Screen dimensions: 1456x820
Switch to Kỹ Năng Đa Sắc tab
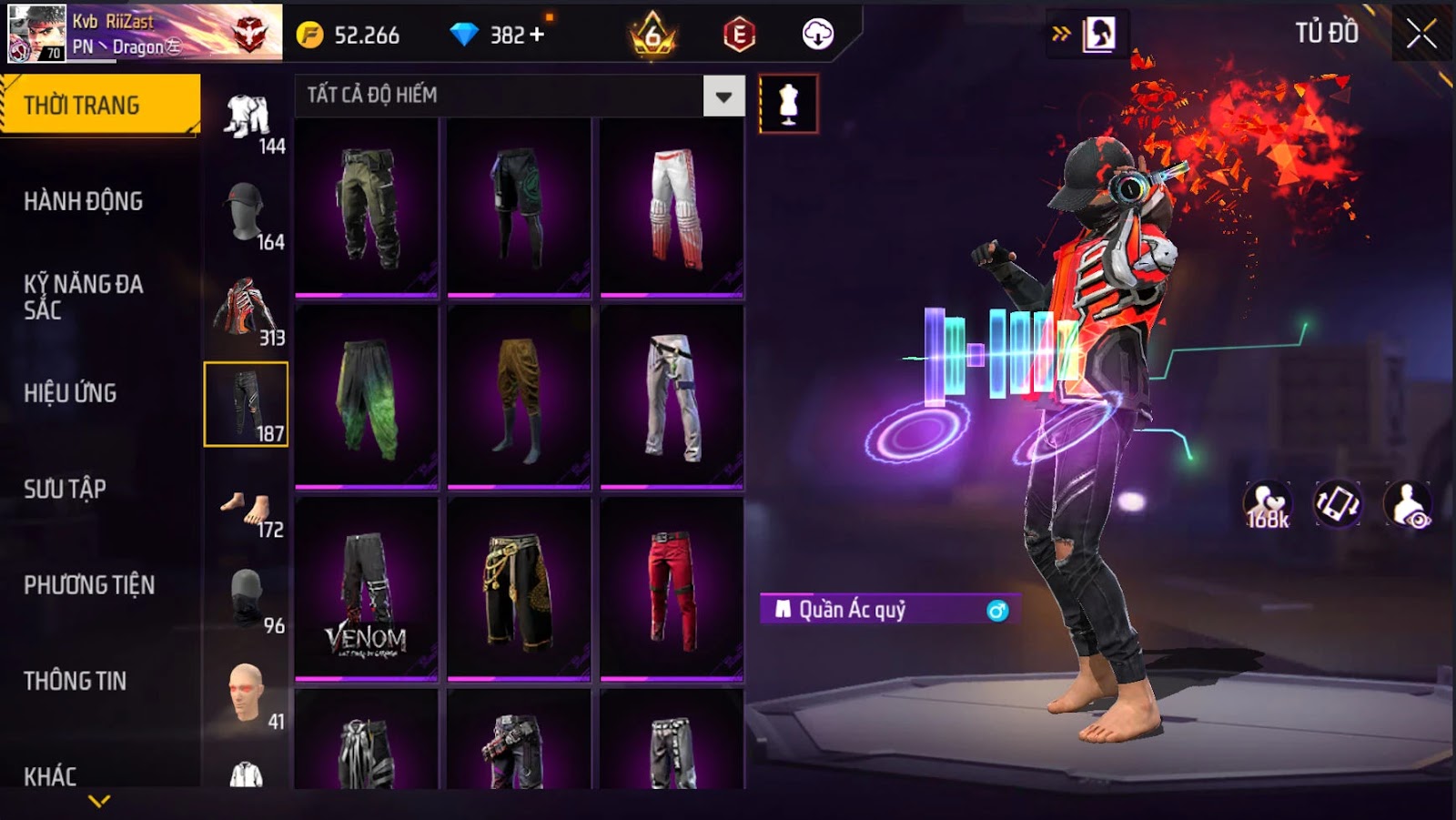click(x=84, y=297)
